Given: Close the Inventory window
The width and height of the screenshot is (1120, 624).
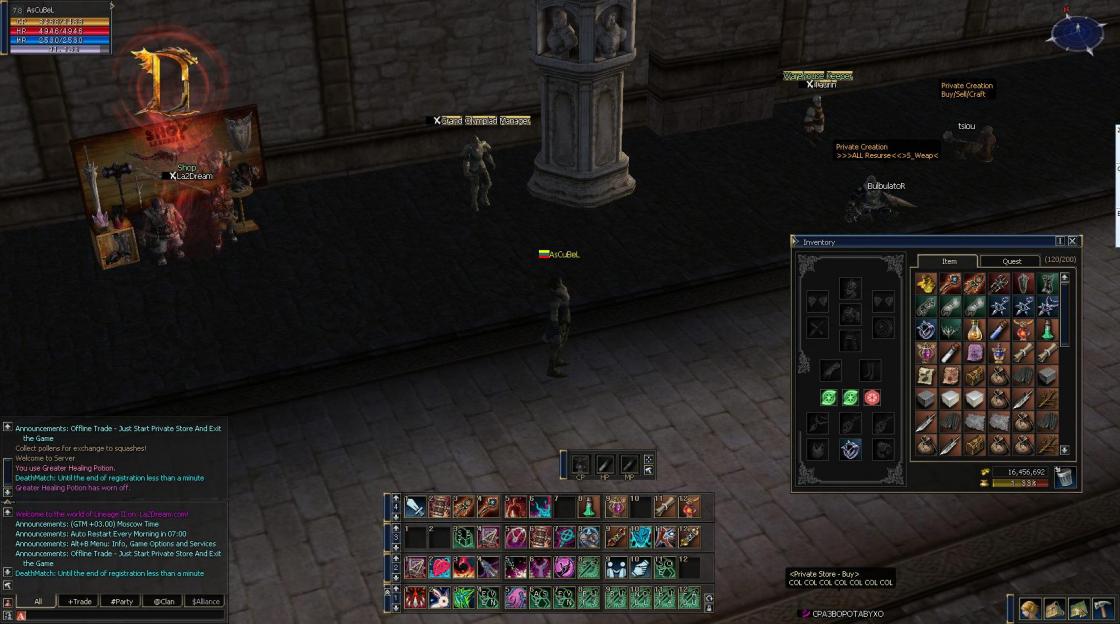Looking at the screenshot, I should [1073, 241].
